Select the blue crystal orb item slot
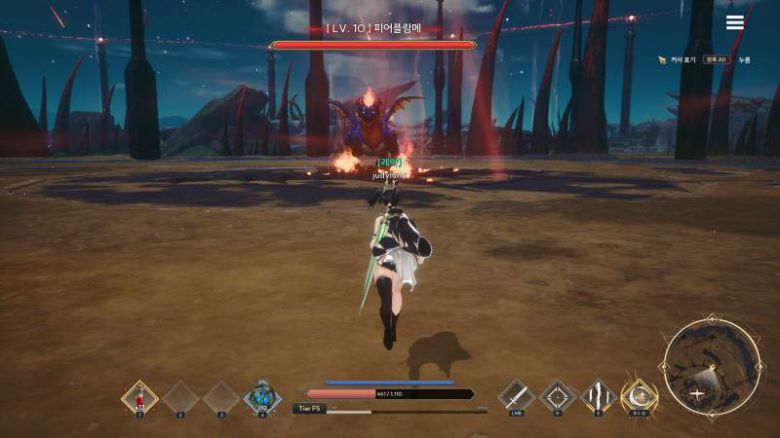 (262, 397)
